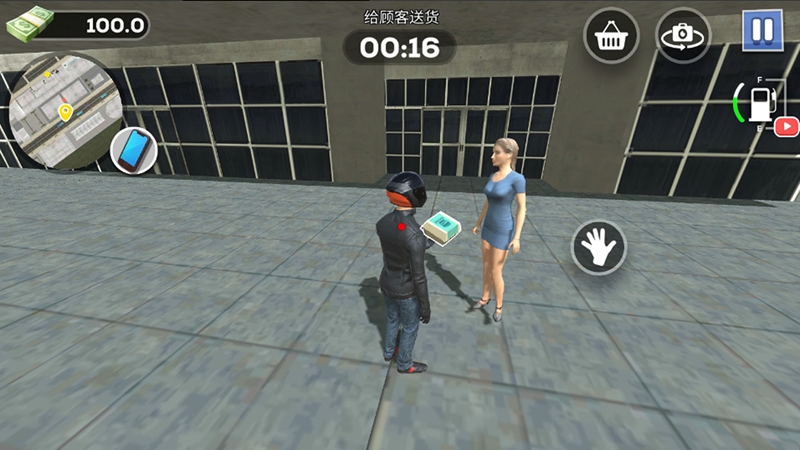Open the shopping basket store

pos(611,37)
